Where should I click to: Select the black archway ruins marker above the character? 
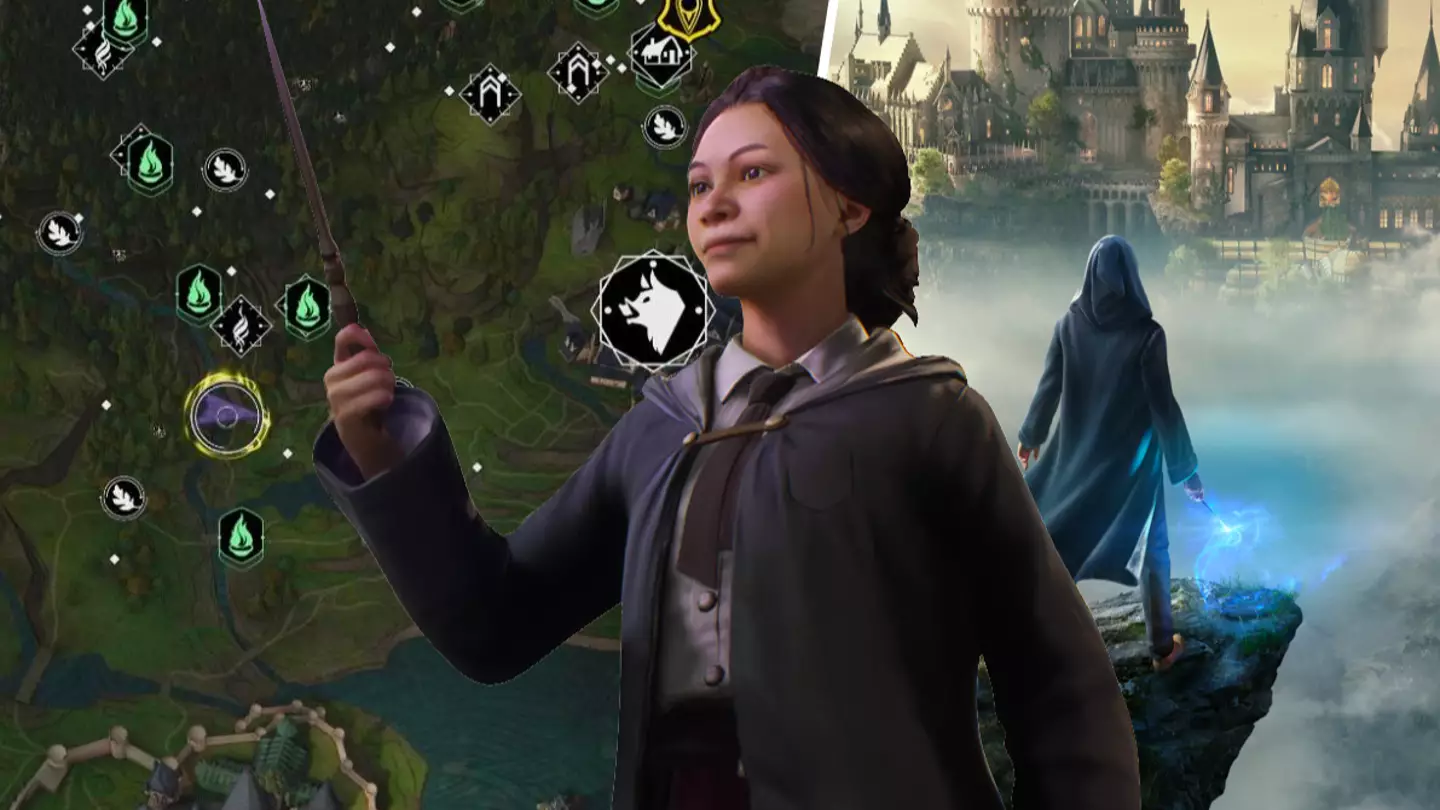[x=492, y=95]
